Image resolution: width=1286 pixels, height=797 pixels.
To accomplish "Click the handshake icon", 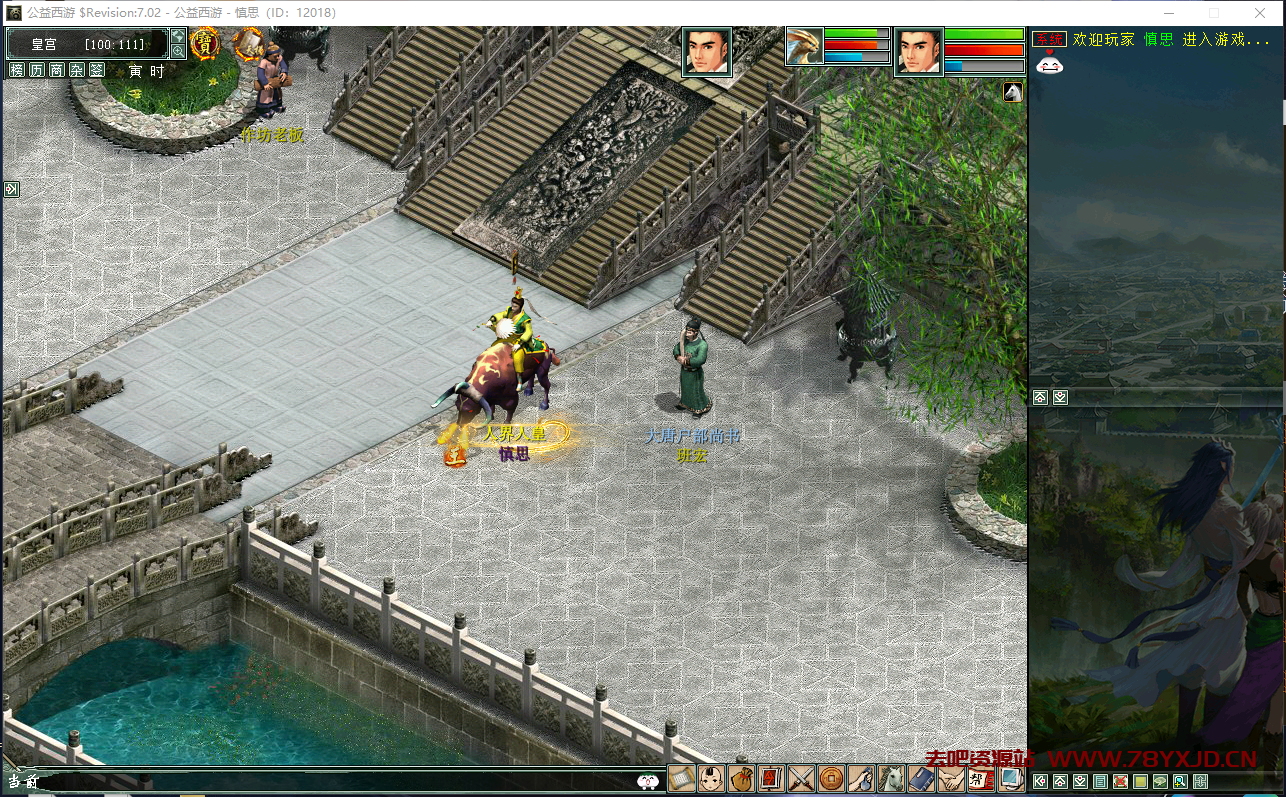I will [950, 778].
